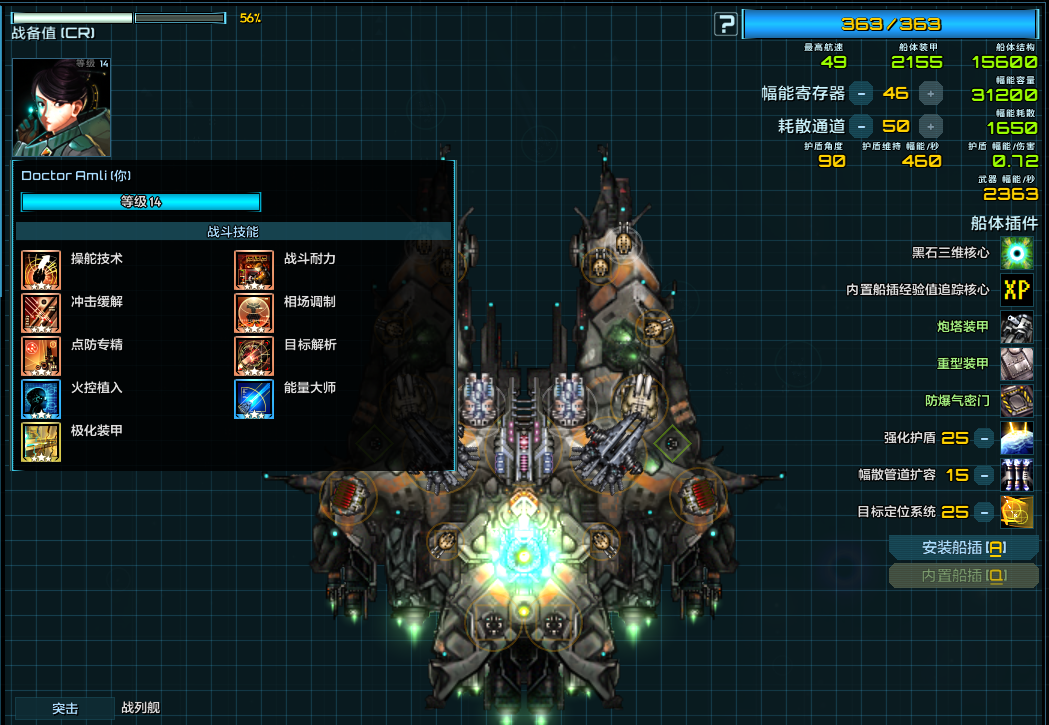Choose the 极化装甲 skill icon

point(41,442)
